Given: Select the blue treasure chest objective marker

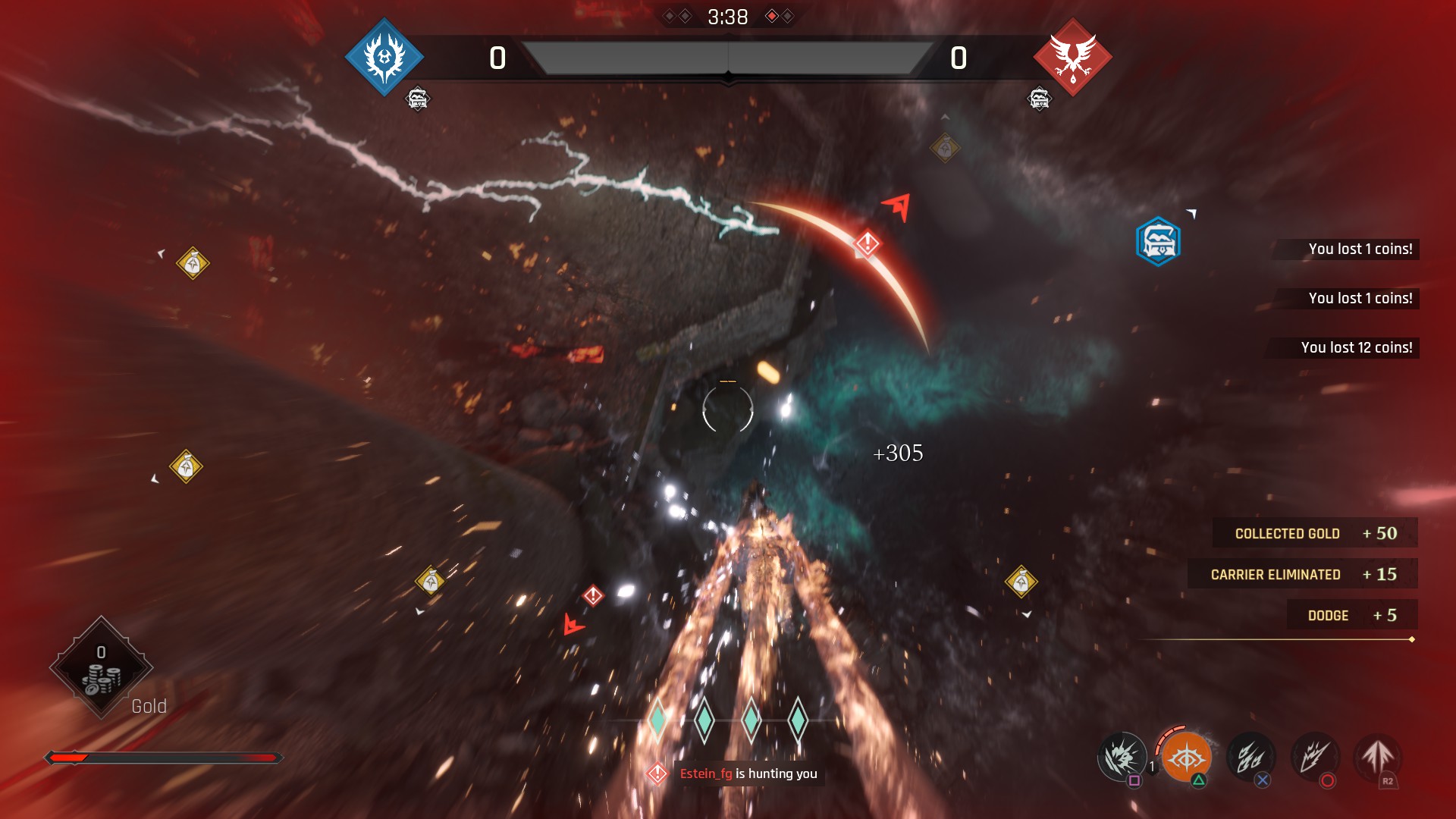Looking at the screenshot, I should [x=1158, y=242].
